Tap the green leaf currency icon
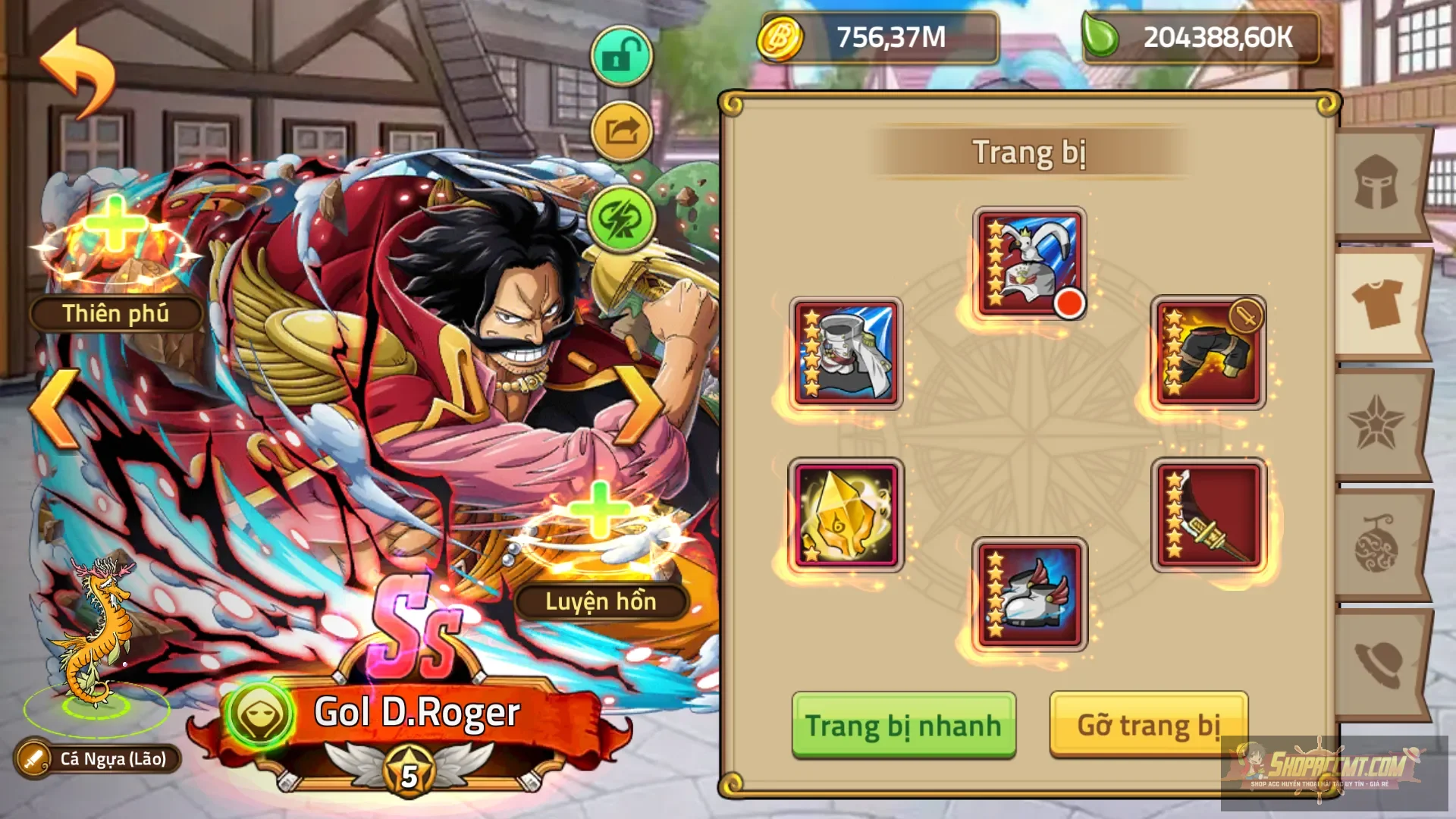The width and height of the screenshot is (1456, 819). tap(1101, 38)
